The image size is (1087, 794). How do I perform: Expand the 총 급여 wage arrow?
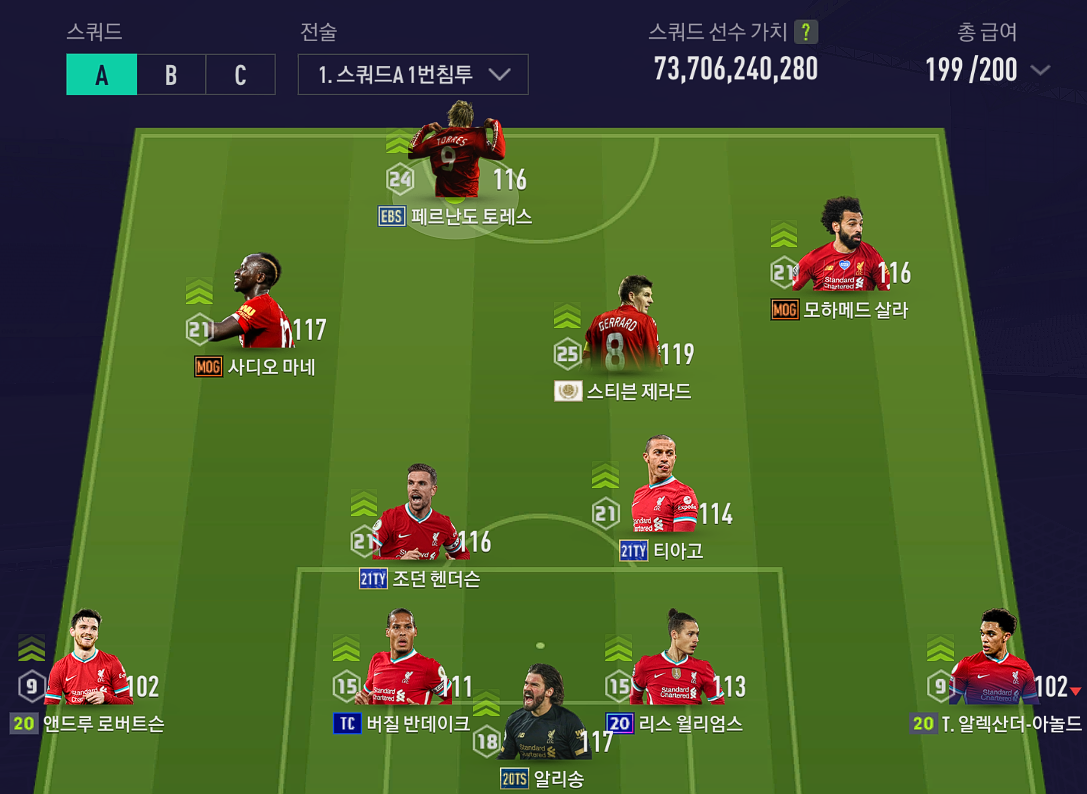pos(1040,70)
